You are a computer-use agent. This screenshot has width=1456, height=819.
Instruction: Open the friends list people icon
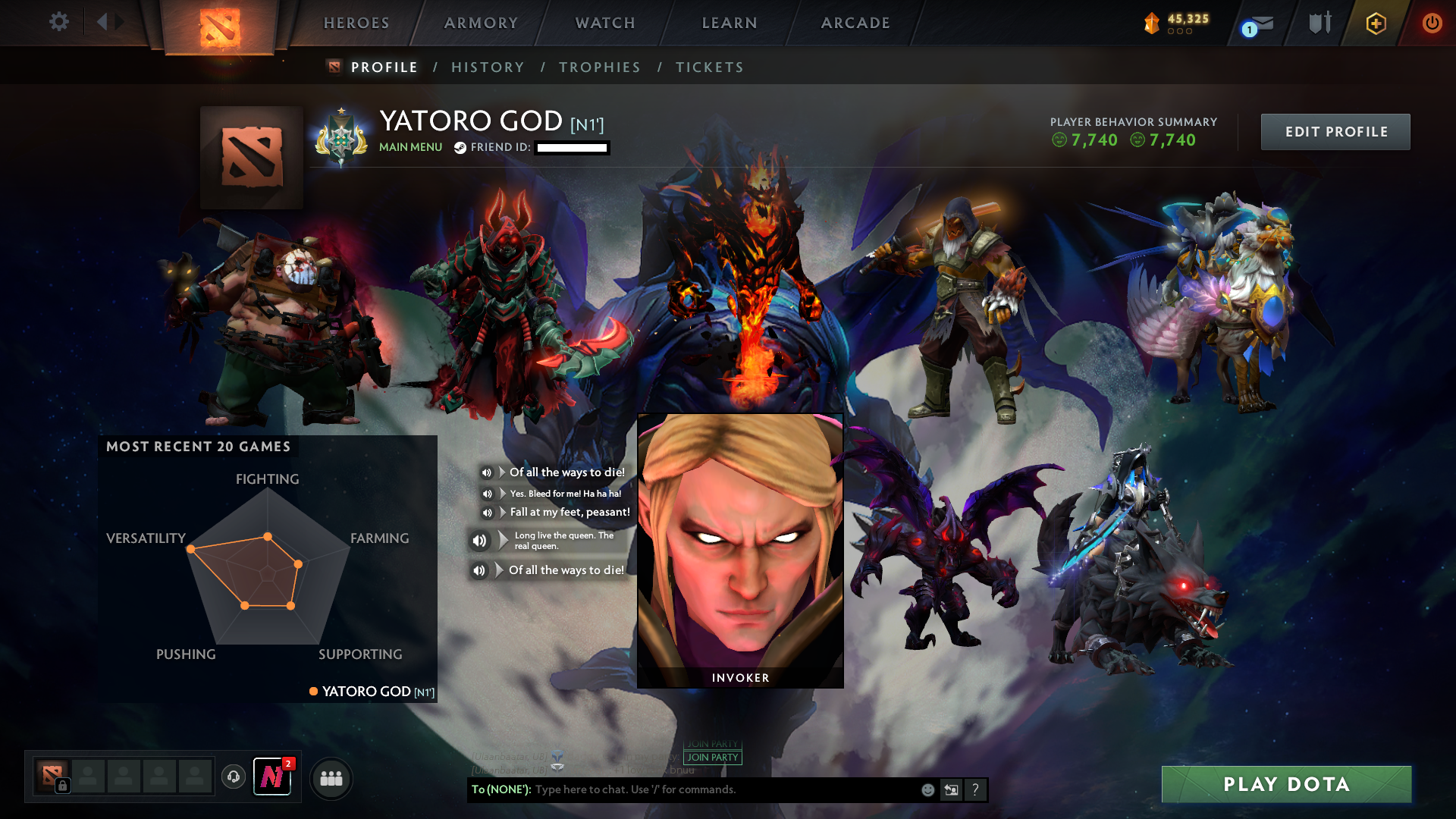[x=331, y=777]
